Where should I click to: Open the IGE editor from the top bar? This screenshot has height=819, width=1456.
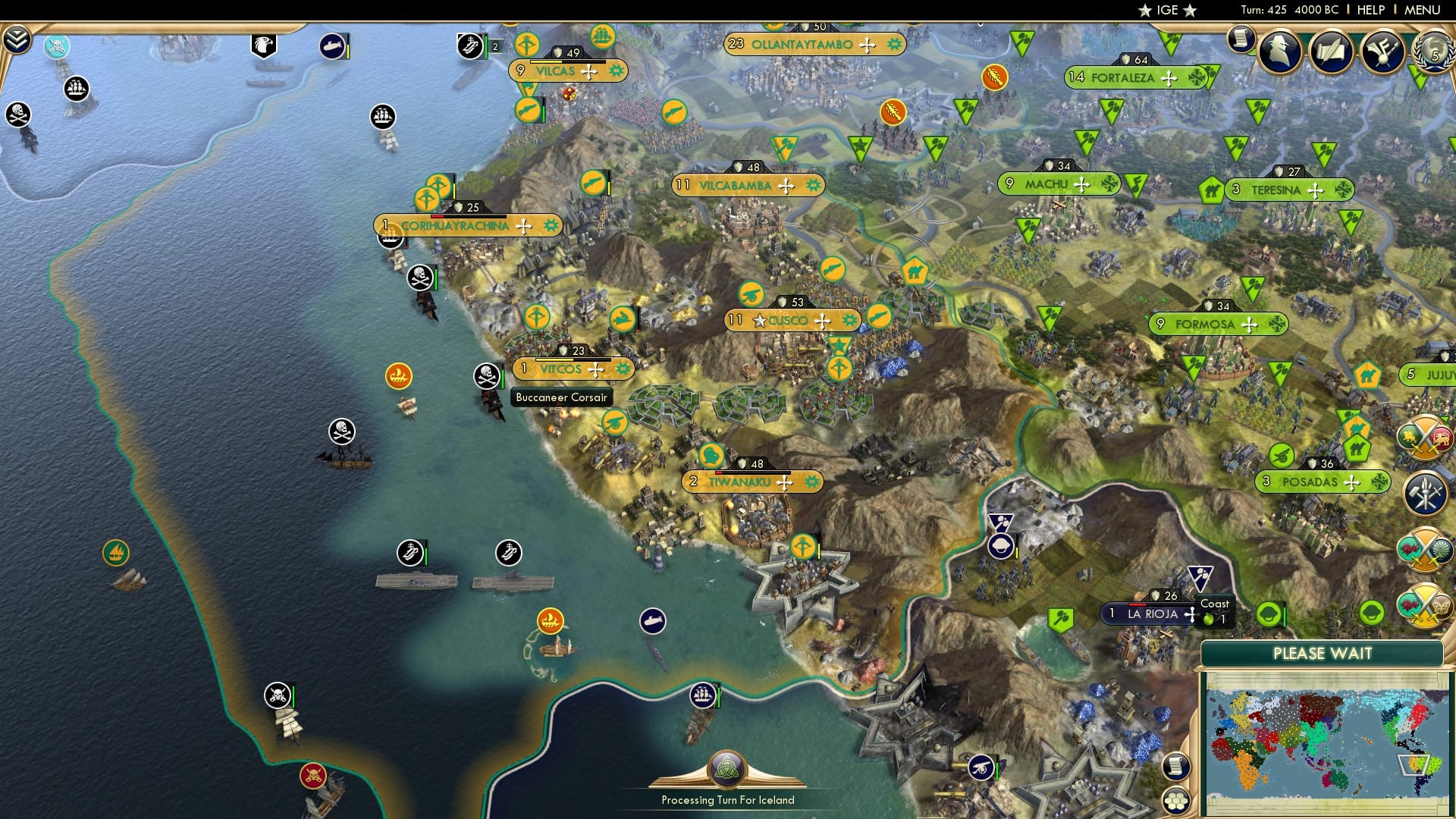(1168, 10)
